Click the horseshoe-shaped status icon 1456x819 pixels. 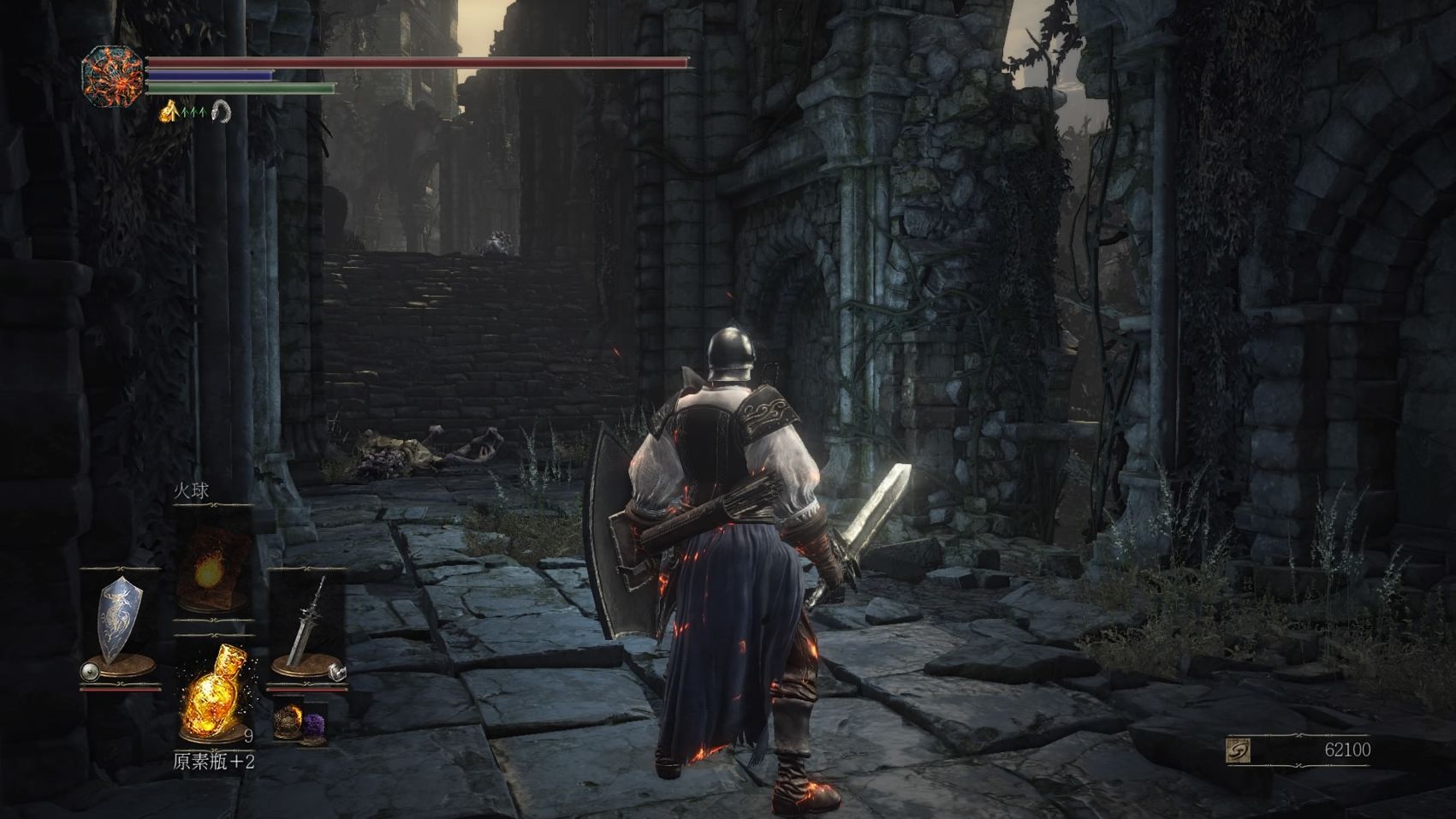[x=221, y=110]
